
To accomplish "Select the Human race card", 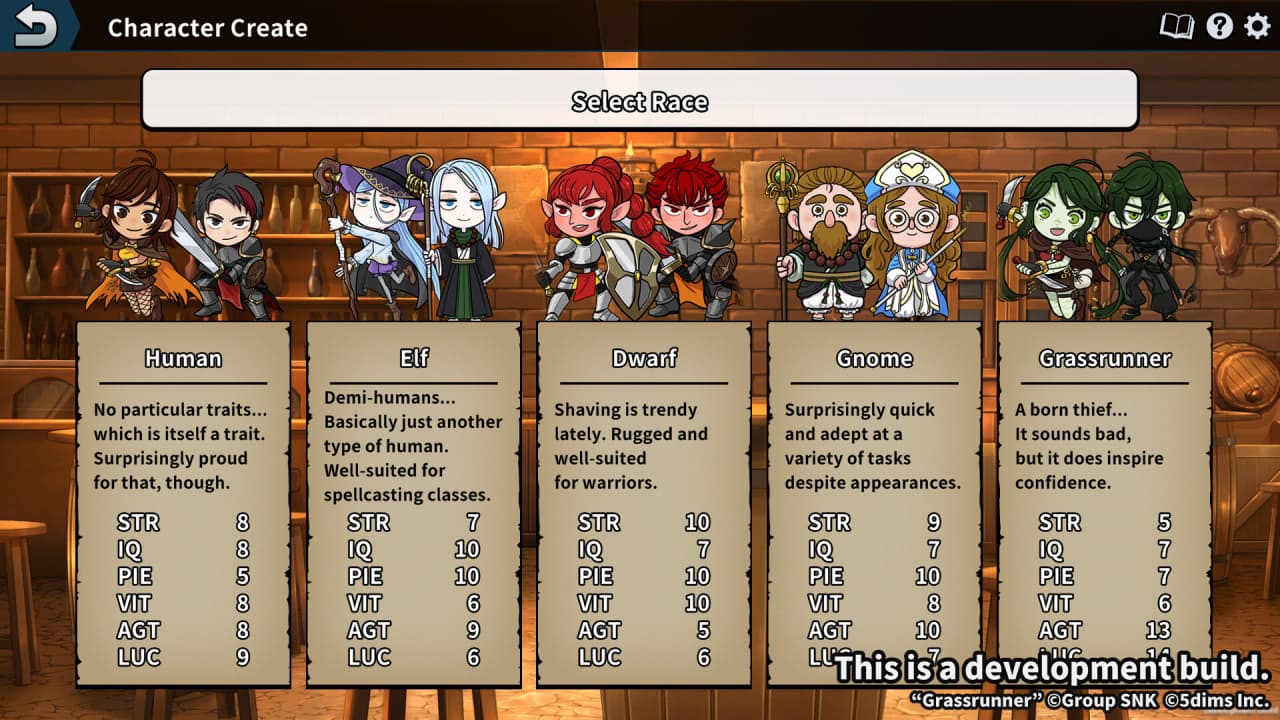I will tap(183, 500).
